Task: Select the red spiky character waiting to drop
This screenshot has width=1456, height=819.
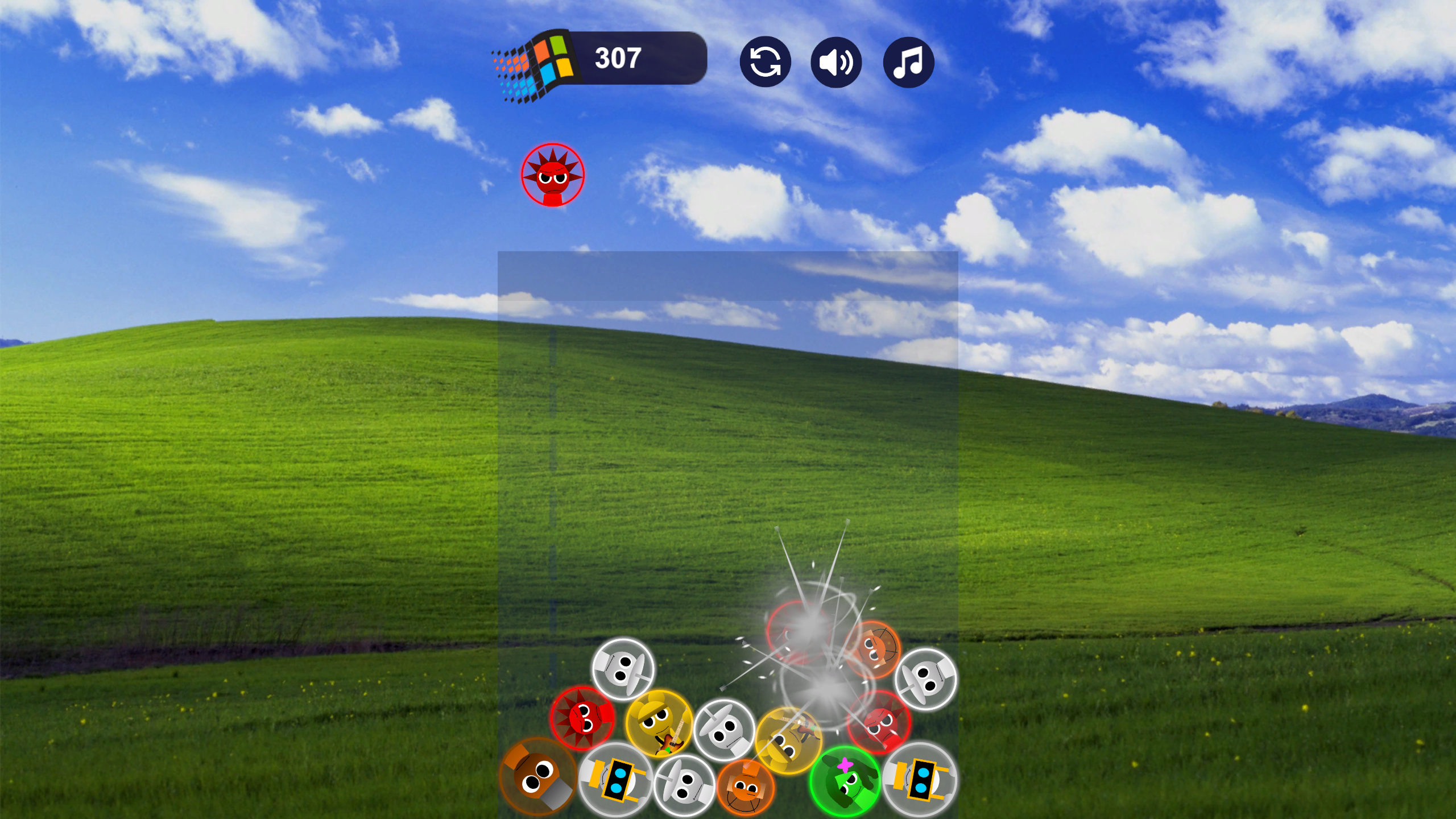Action: pyautogui.click(x=552, y=176)
